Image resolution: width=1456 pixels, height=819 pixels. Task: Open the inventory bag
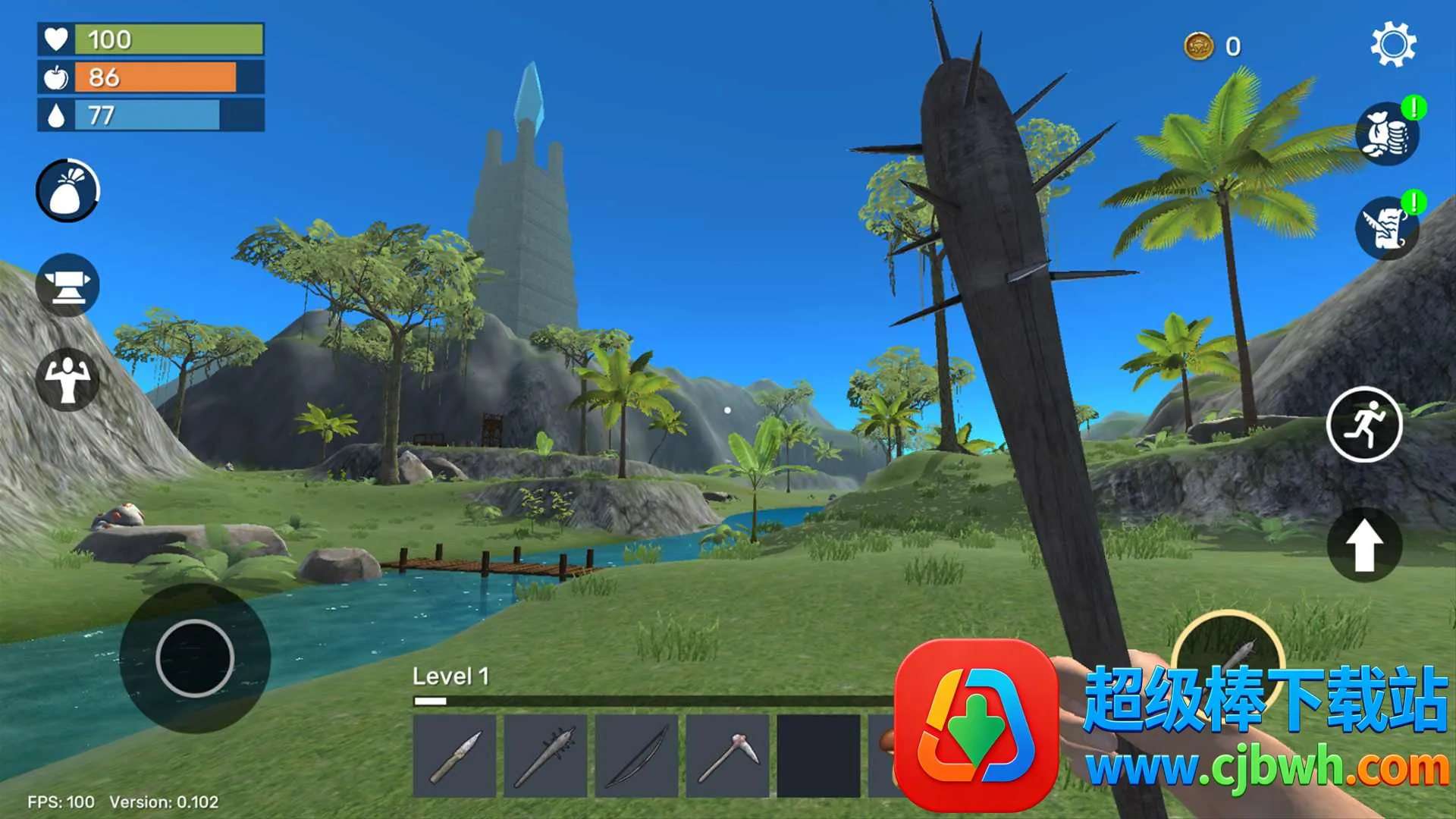tap(67, 190)
